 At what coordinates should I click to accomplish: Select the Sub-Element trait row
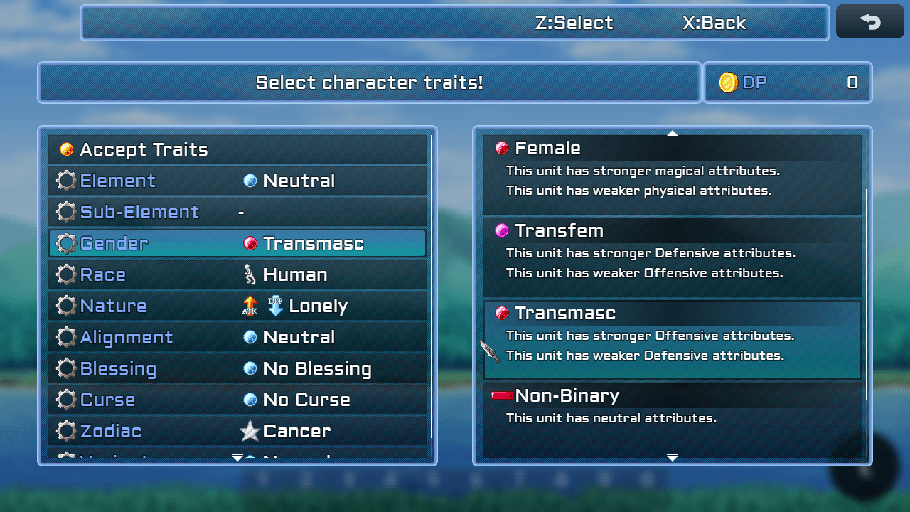point(237,212)
